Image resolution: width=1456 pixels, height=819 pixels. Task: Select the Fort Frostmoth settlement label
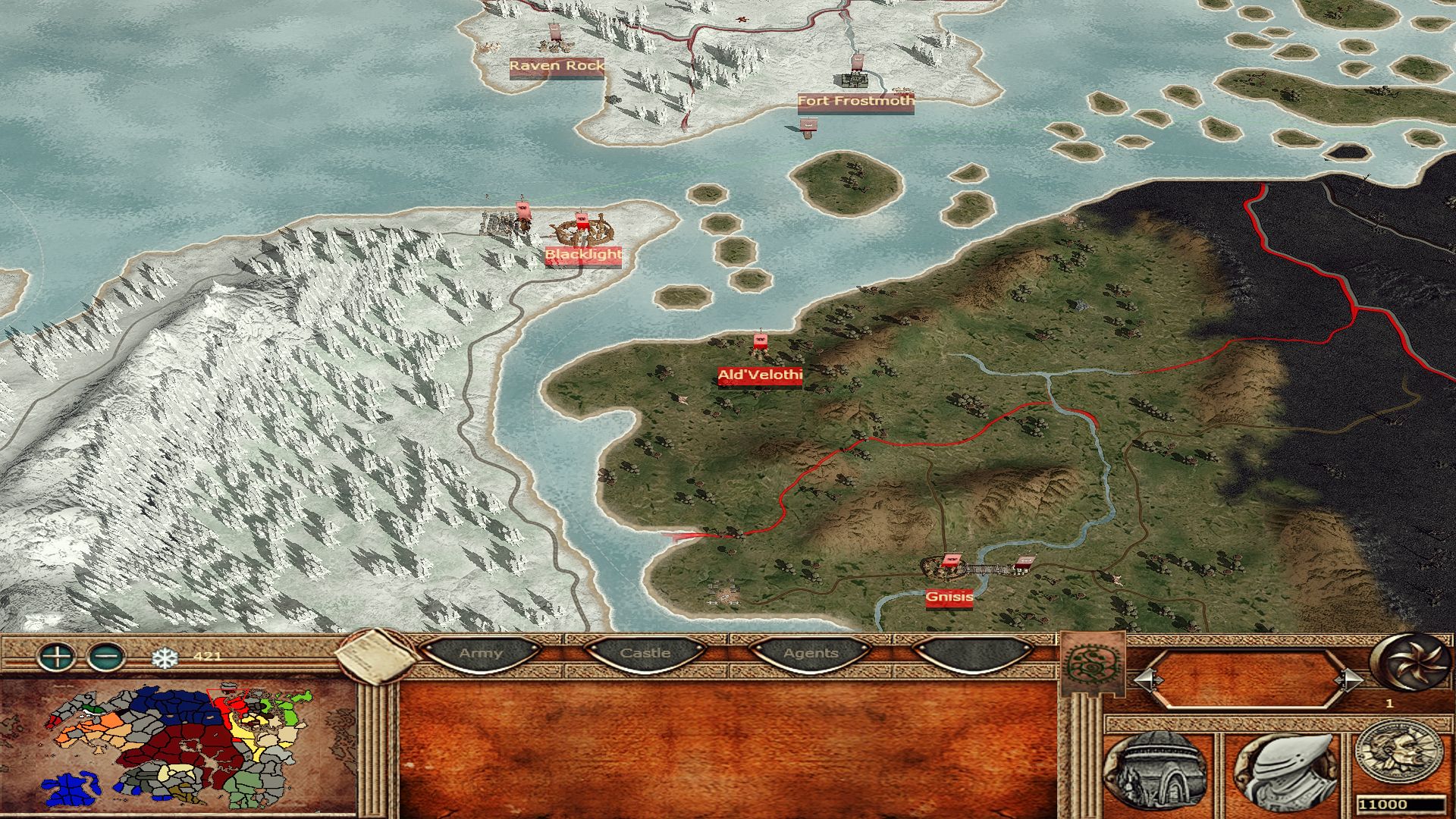click(855, 101)
